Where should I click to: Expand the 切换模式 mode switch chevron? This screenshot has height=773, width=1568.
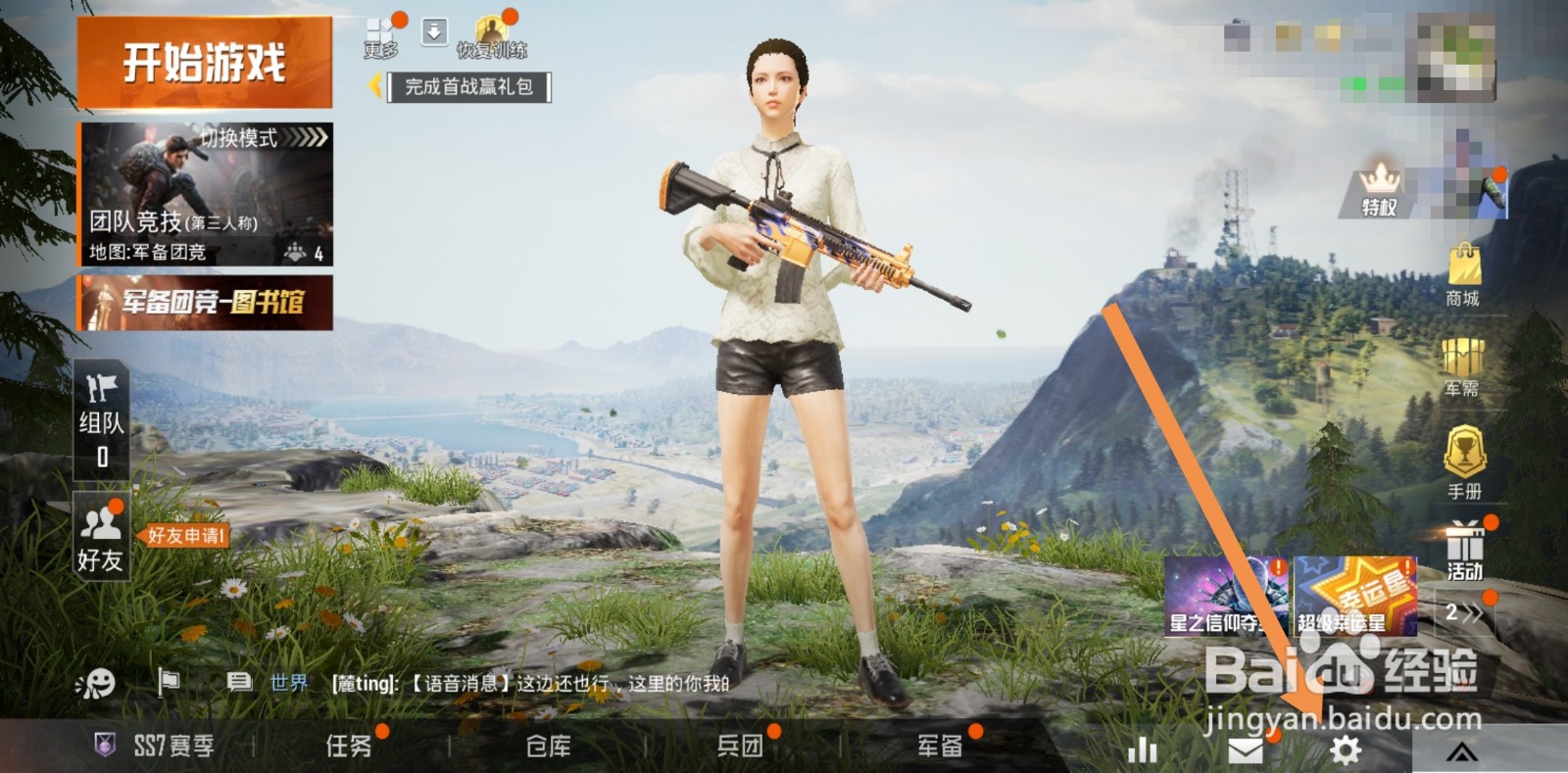(x=306, y=140)
